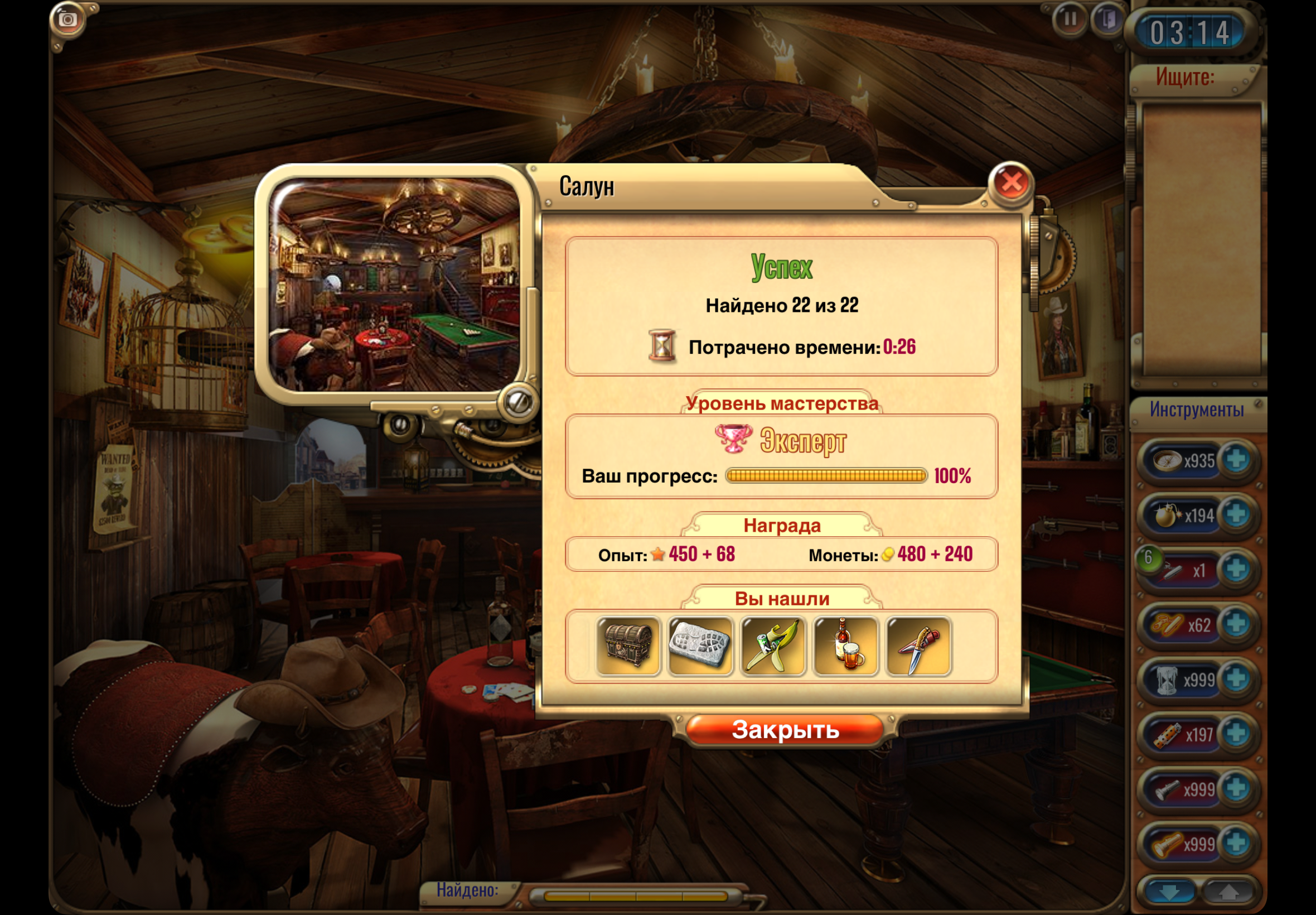Close the results with the Закрыть button
The width and height of the screenshot is (1316, 915).
click(785, 730)
